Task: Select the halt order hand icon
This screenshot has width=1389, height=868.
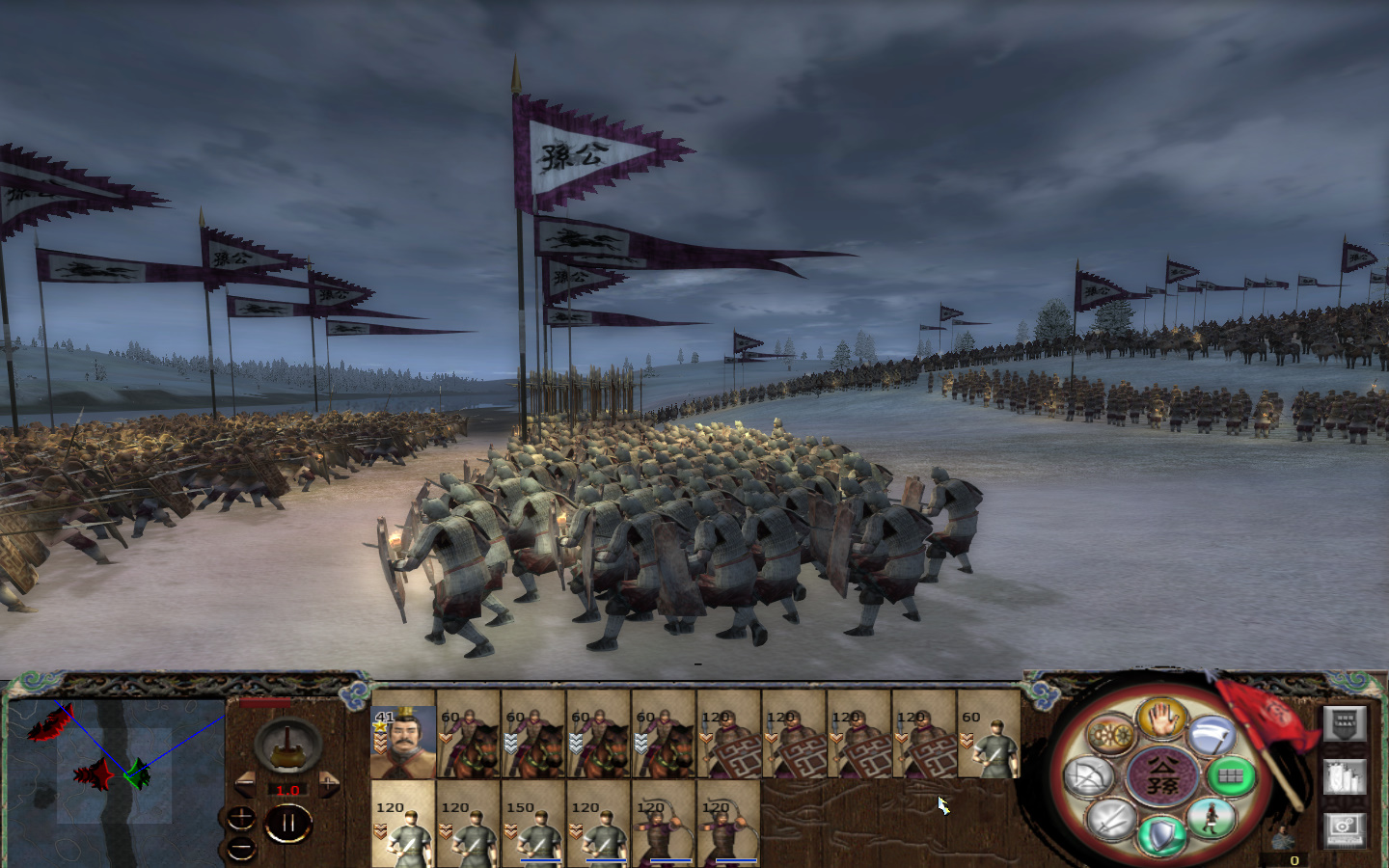Action: point(1162,720)
